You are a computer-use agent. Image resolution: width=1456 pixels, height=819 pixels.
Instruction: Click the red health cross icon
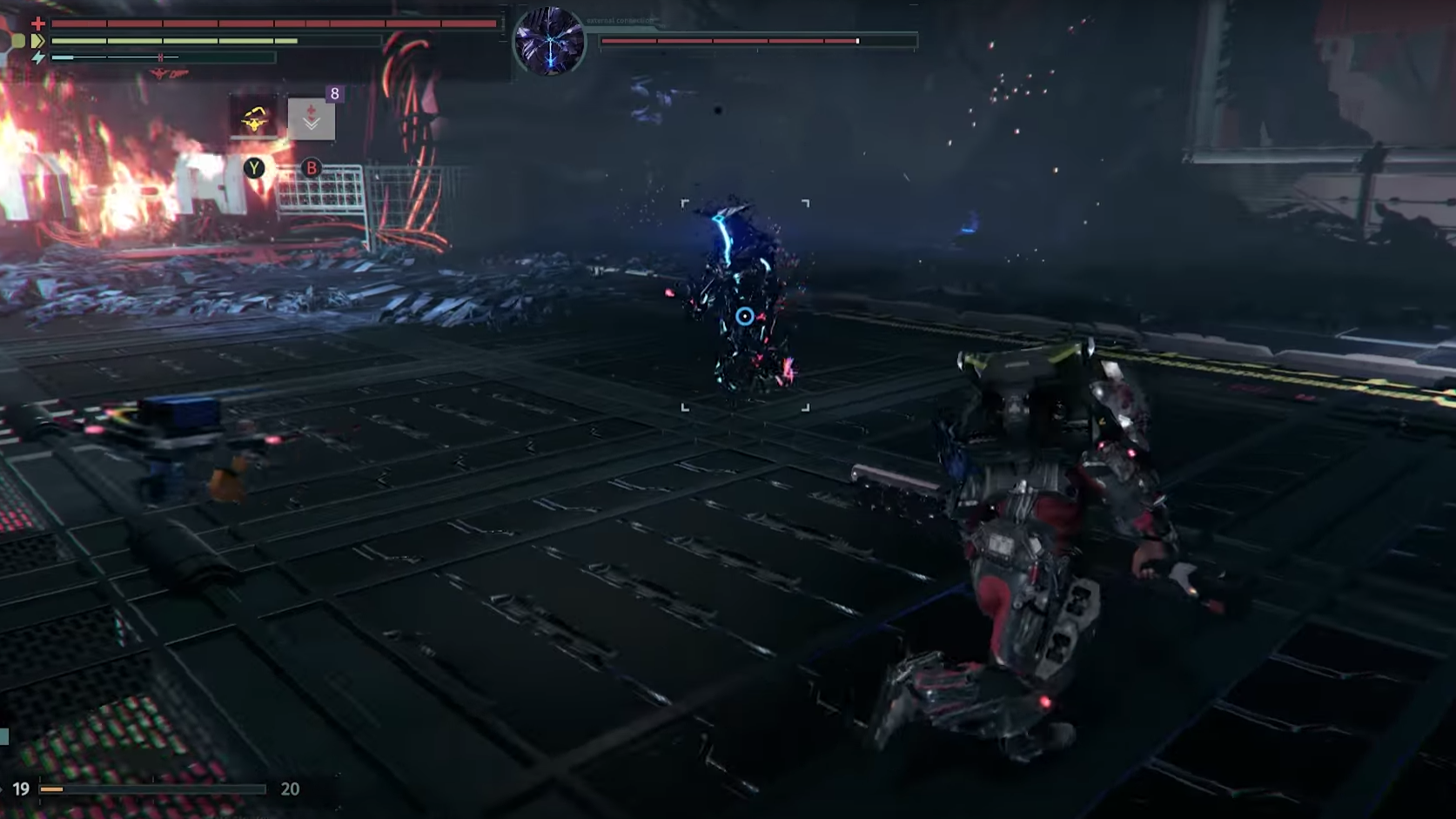38,23
